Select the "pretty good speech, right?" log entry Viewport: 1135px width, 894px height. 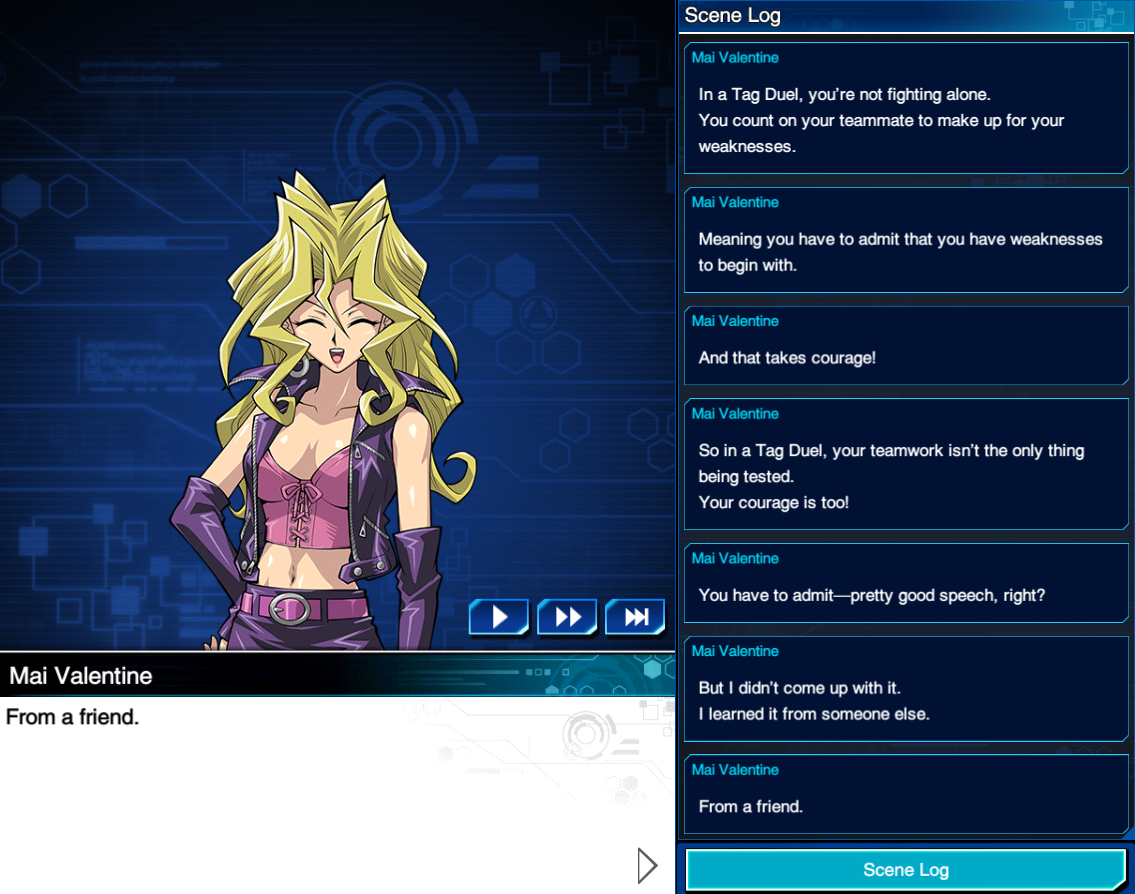[905, 583]
